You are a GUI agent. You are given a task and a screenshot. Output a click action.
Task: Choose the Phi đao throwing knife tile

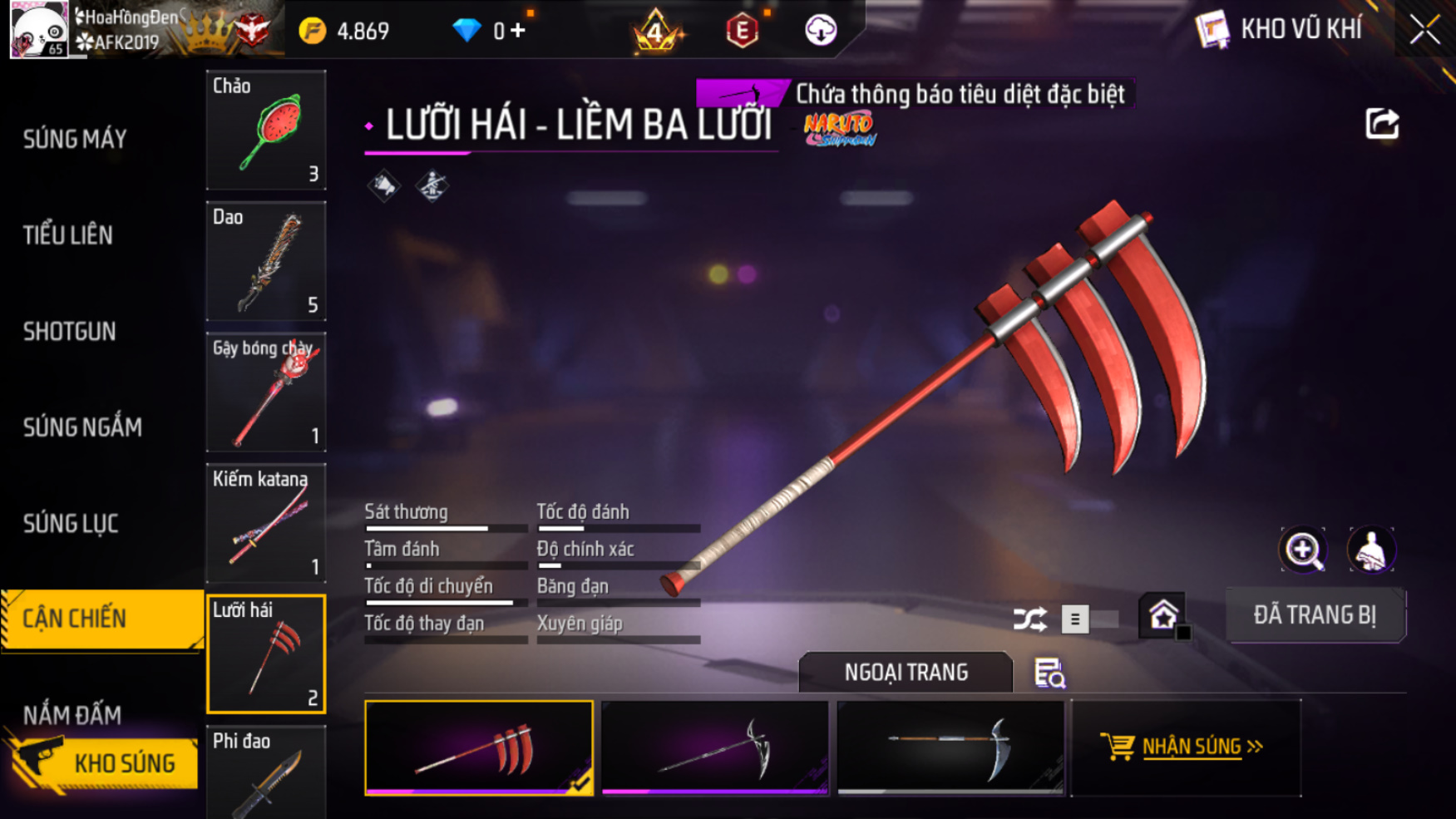click(266, 773)
